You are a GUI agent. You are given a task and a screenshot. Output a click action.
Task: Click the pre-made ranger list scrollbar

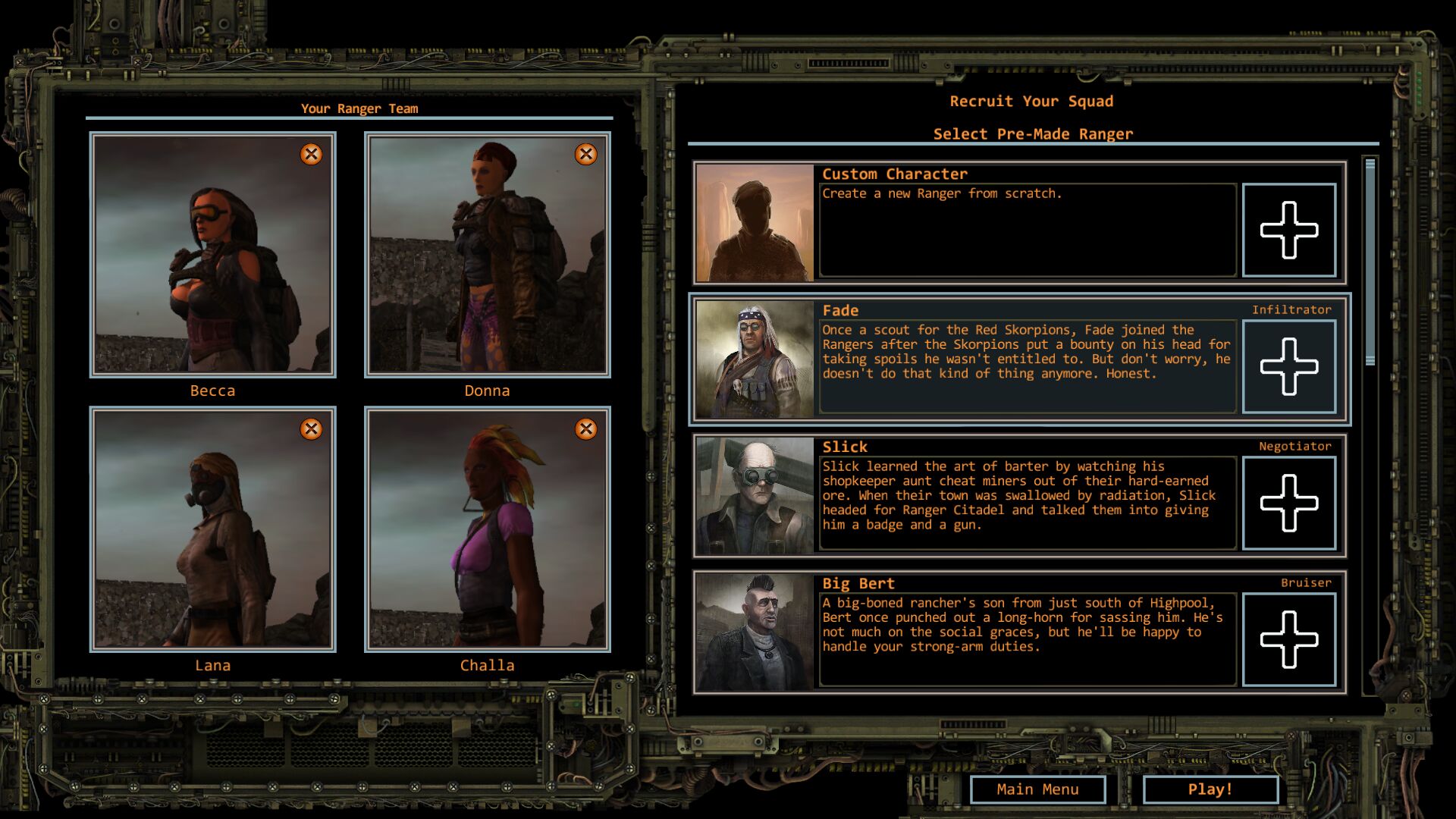point(1370,262)
